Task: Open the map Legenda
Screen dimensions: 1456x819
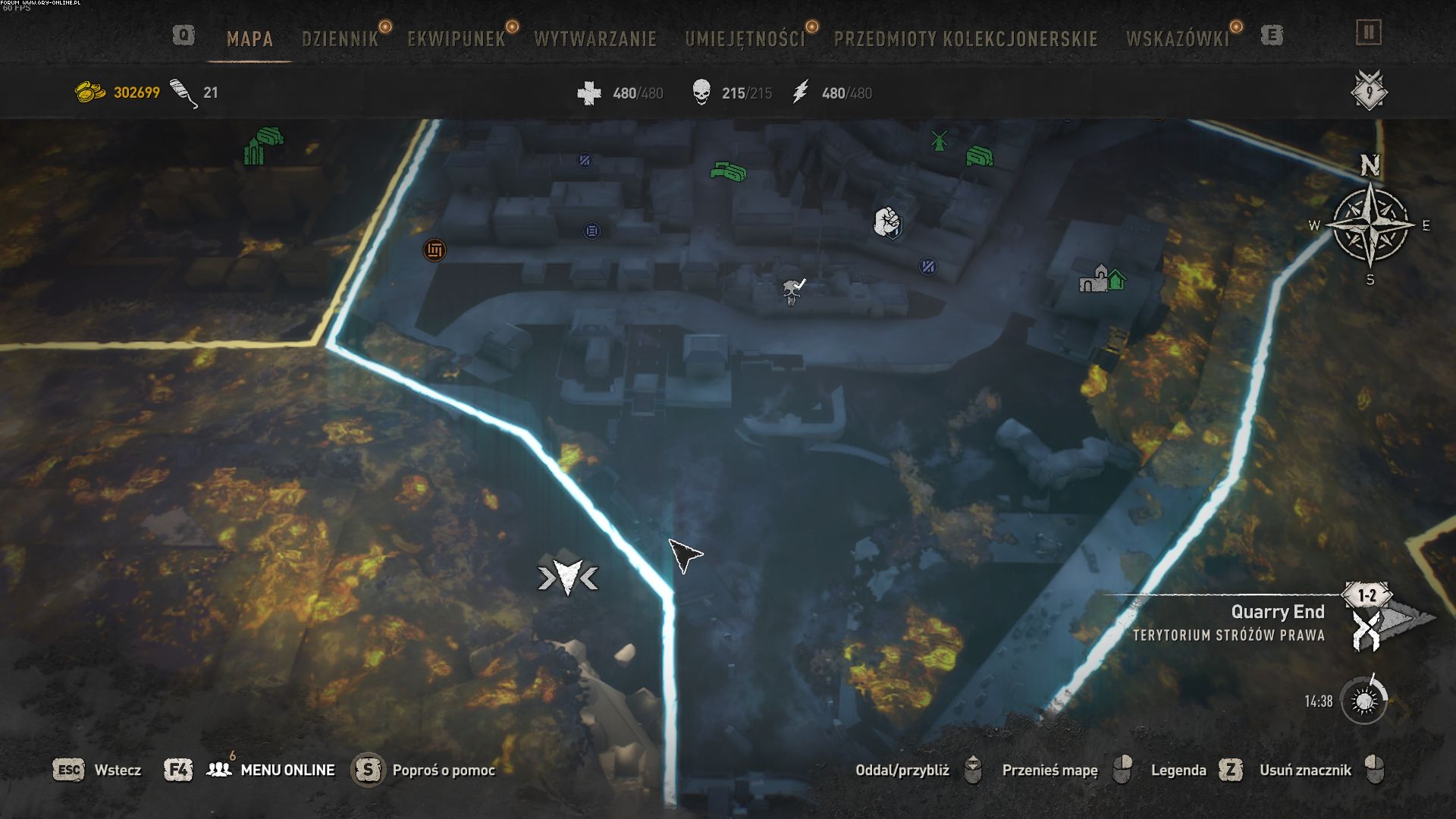Action: (1178, 770)
